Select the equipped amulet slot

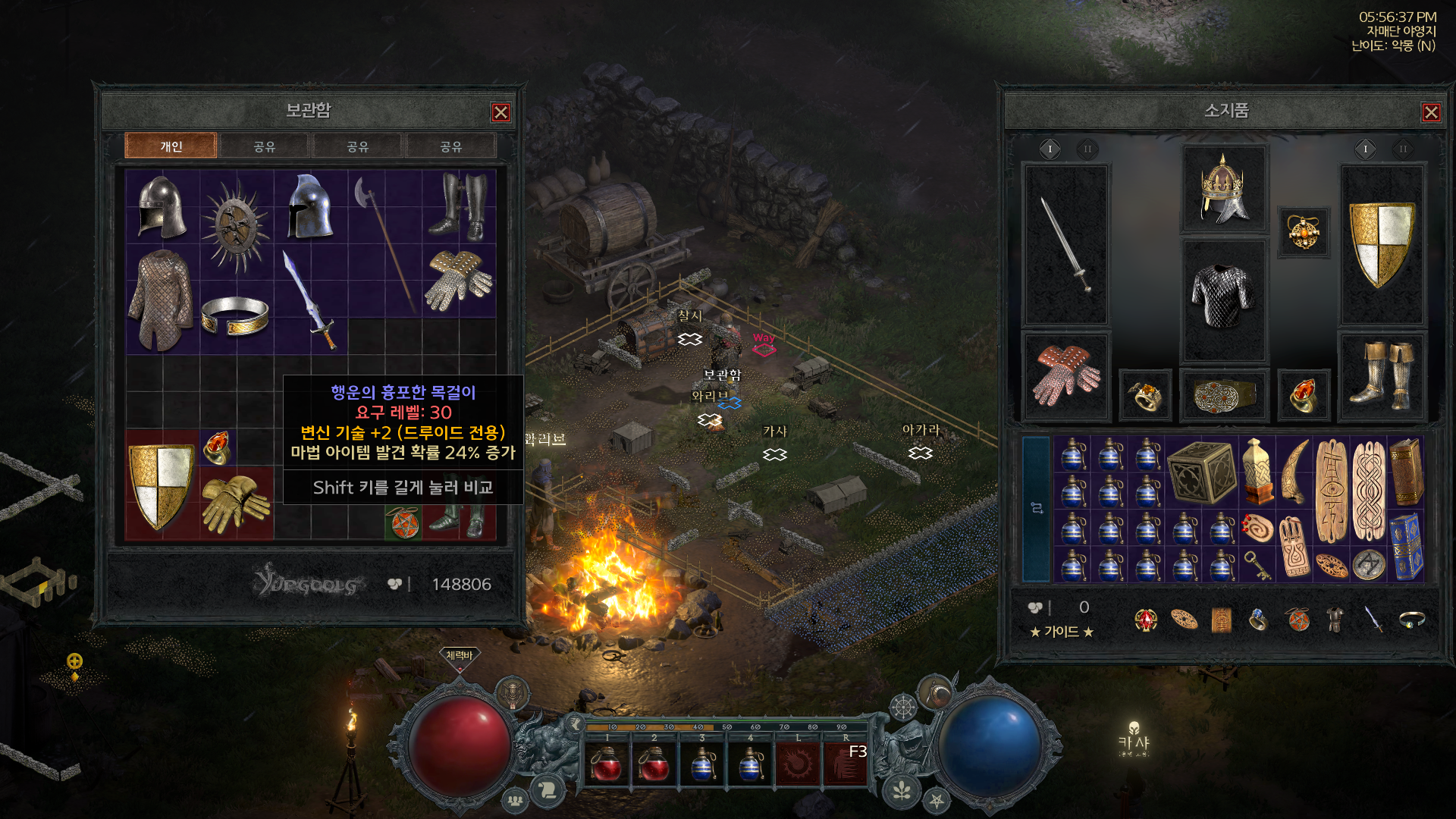[x=1303, y=233]
